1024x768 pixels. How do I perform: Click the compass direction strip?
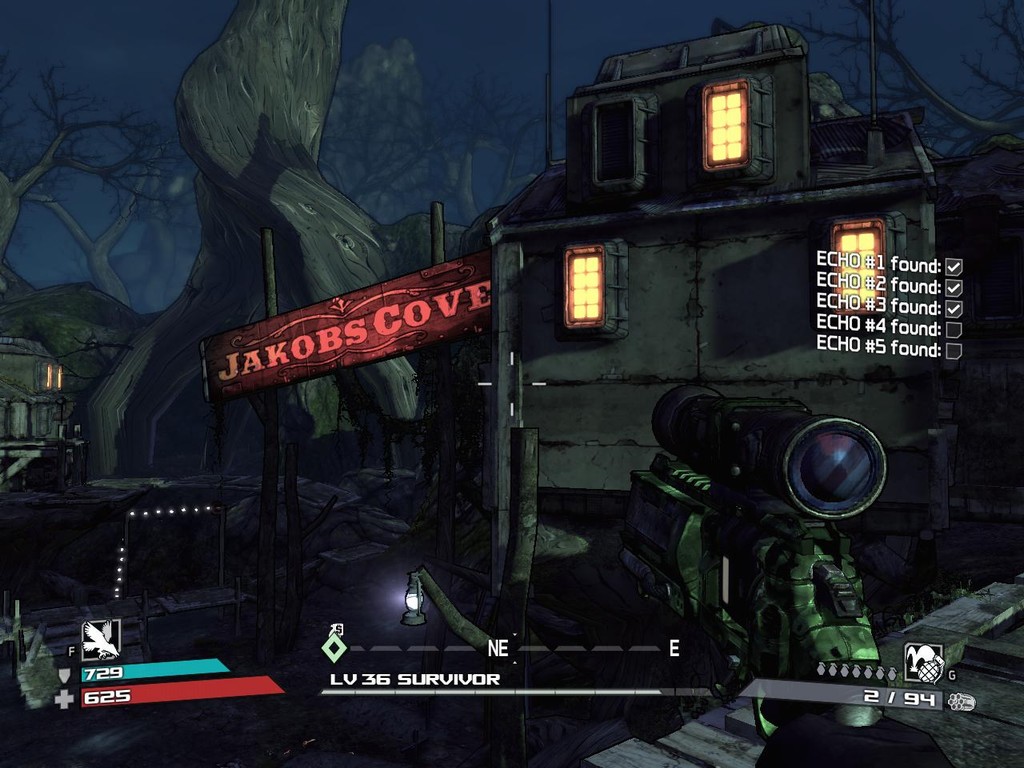(x=500, y=648)
